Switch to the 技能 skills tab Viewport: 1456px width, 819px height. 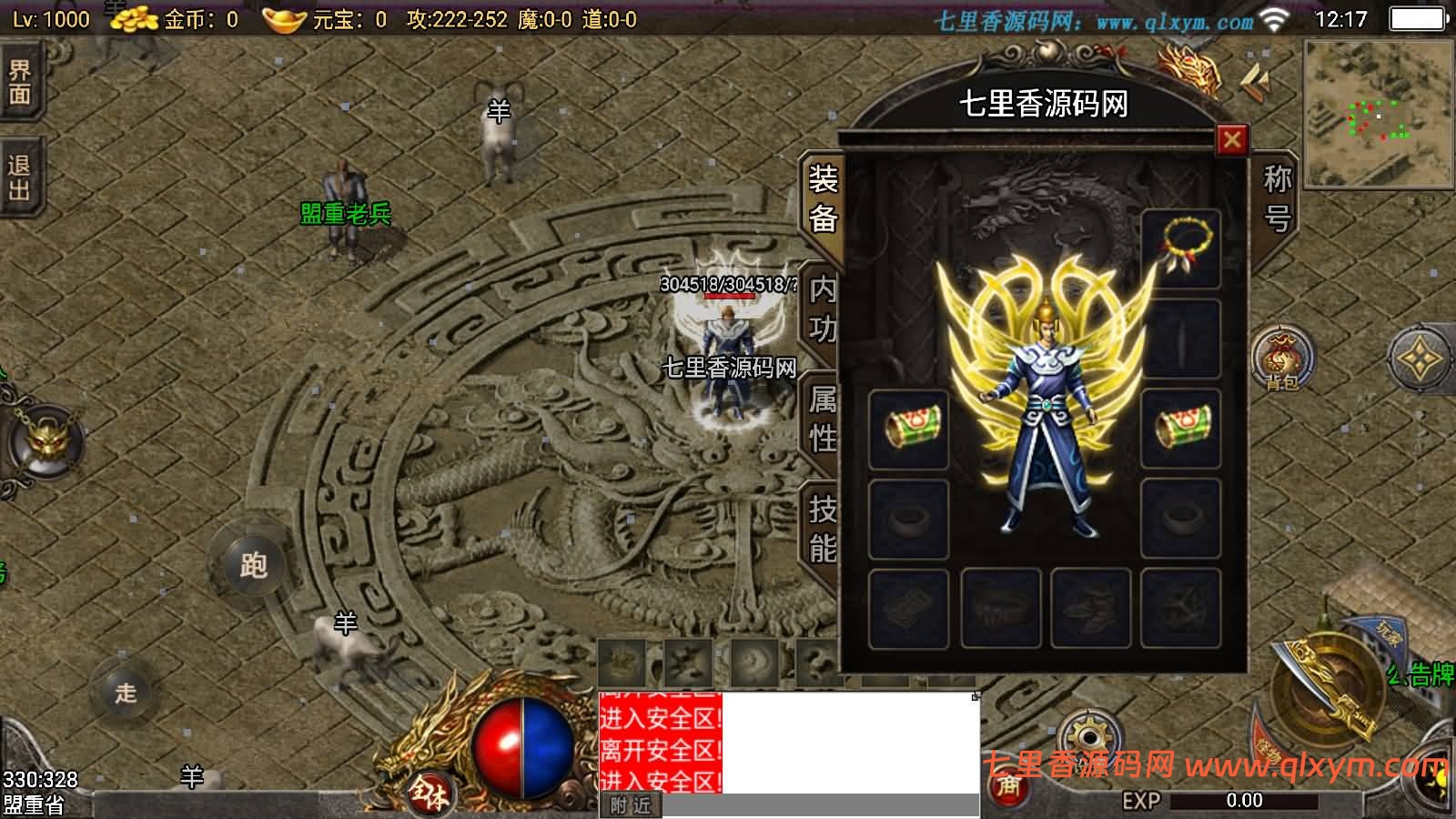[821, 526]
